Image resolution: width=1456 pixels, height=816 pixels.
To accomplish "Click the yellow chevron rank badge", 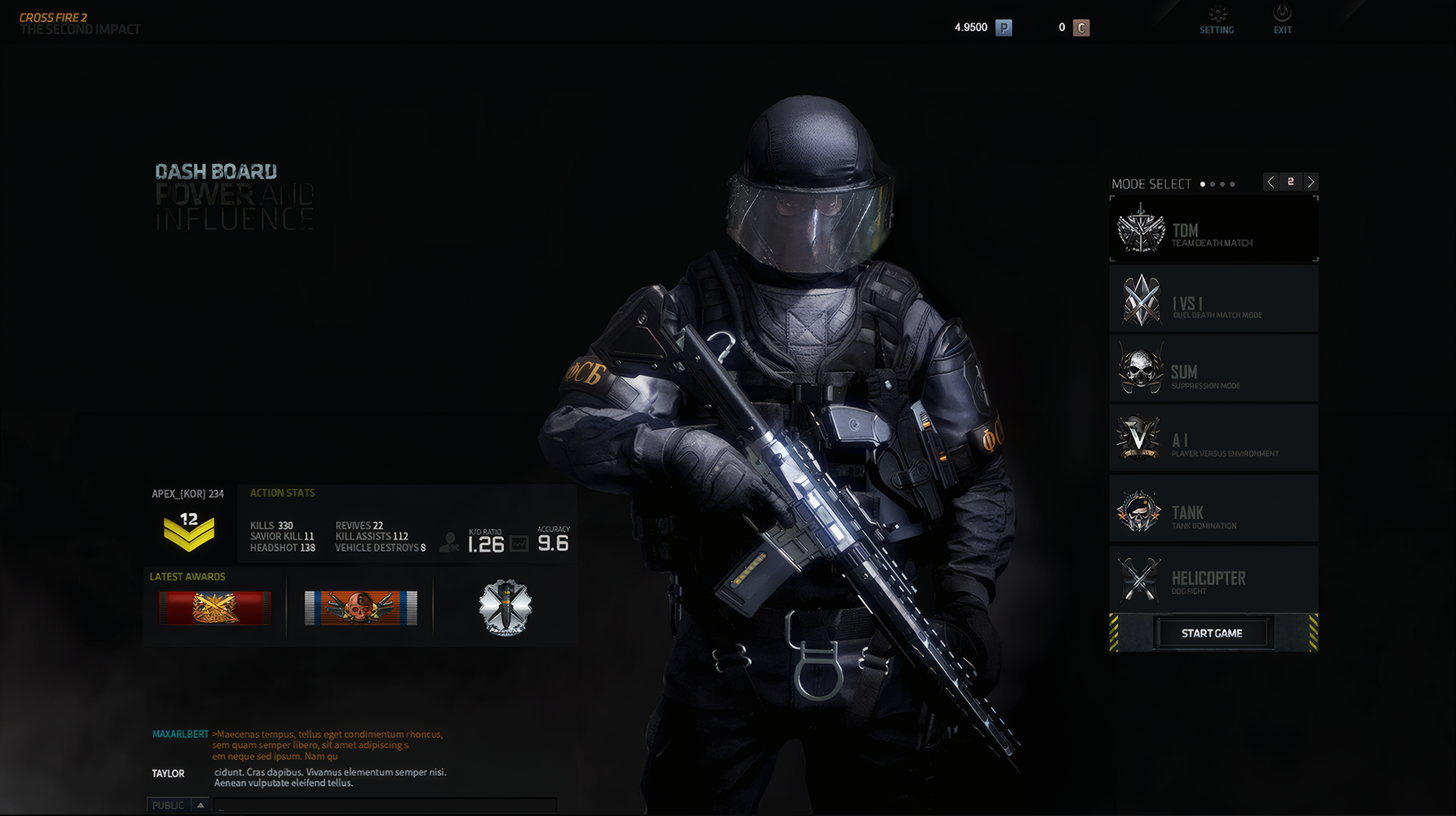I will pyautogui.click(x=189, y=530).
